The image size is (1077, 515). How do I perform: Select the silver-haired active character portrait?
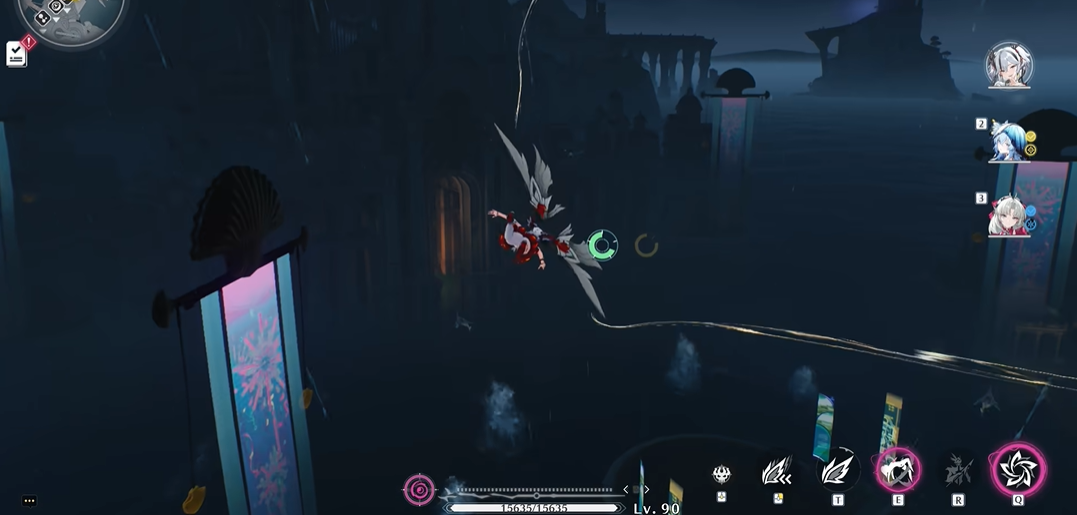pyautogui.click(x=1008, y=65)
